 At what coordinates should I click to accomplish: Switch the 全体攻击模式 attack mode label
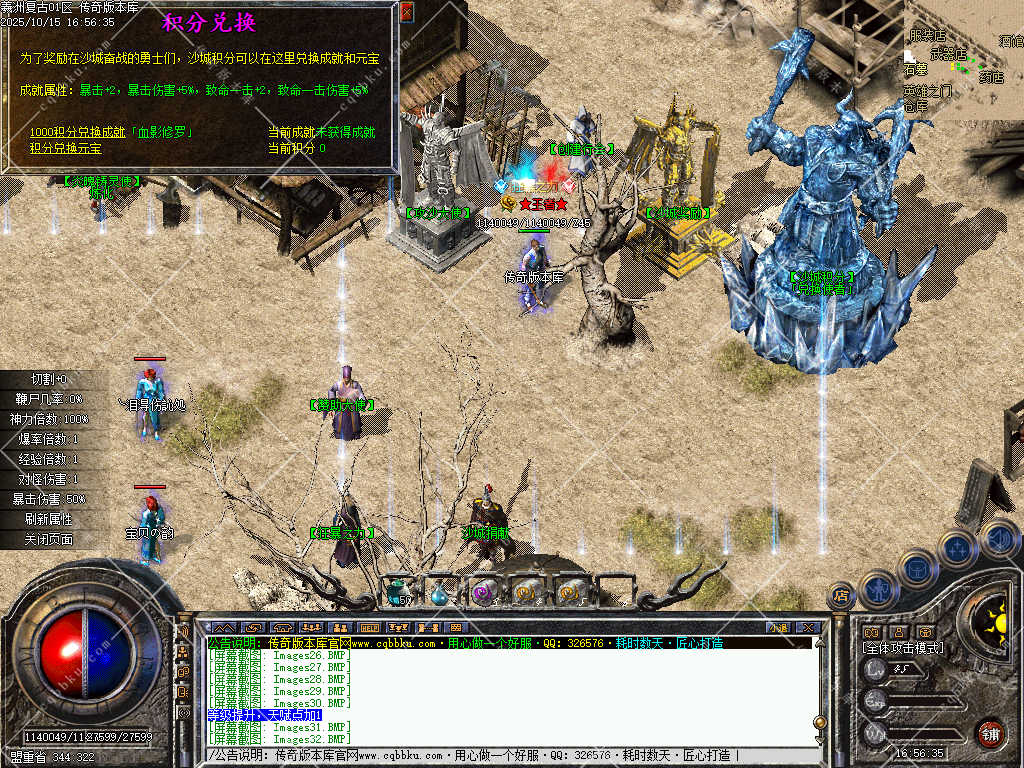click(902, 648)
